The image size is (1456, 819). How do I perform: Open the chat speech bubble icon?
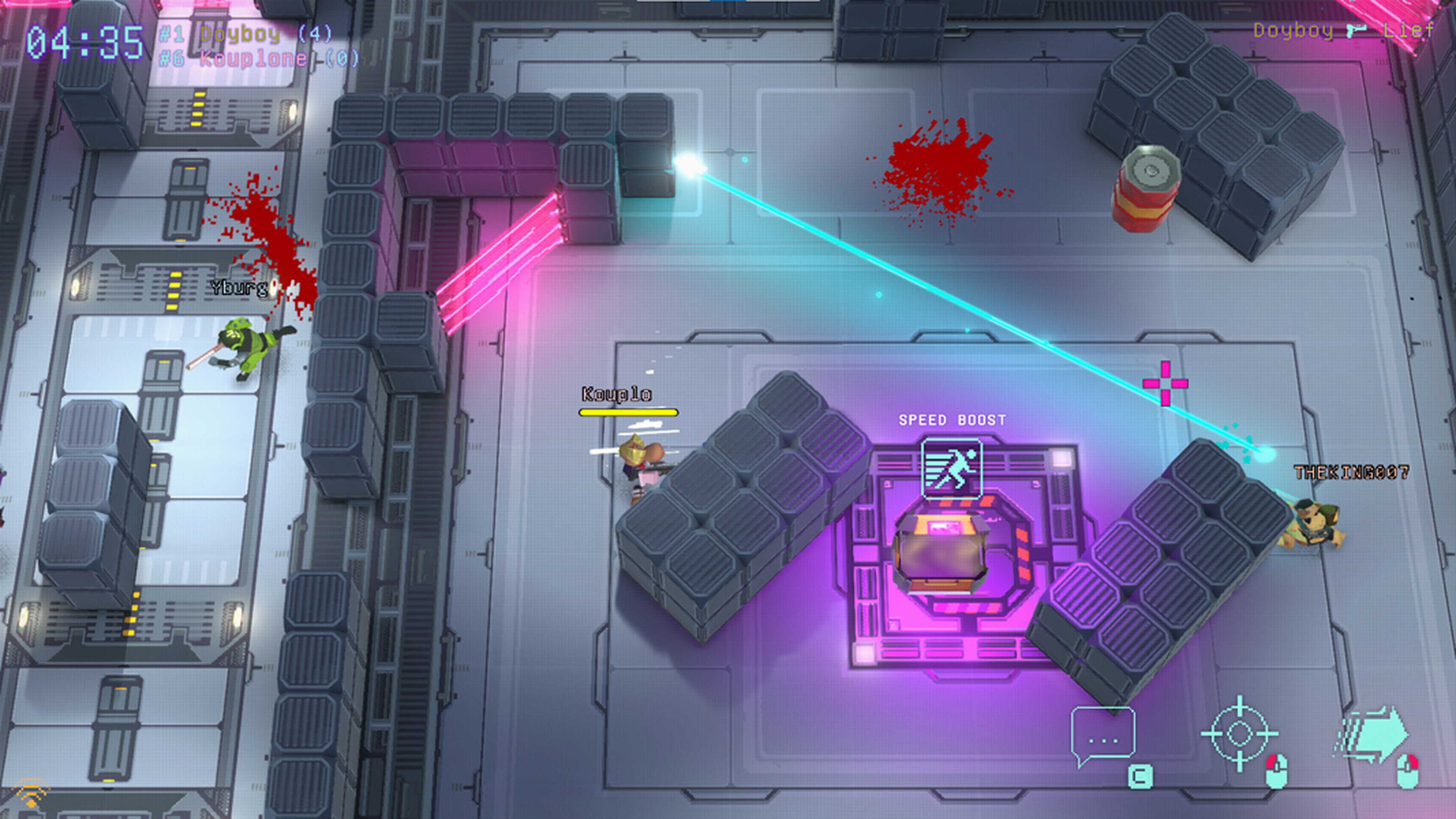(x=1103, y=735)
